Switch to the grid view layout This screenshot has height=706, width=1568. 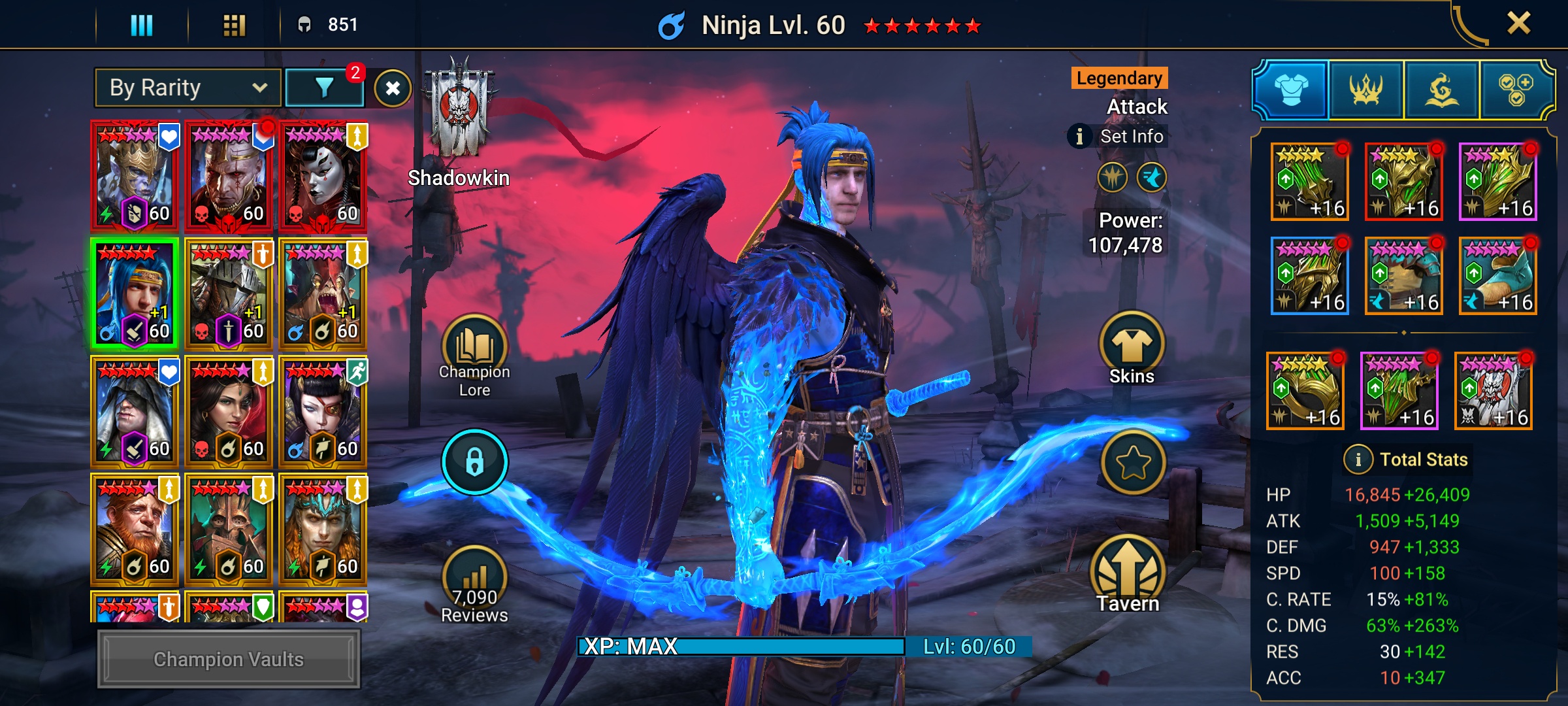[234, 25]
